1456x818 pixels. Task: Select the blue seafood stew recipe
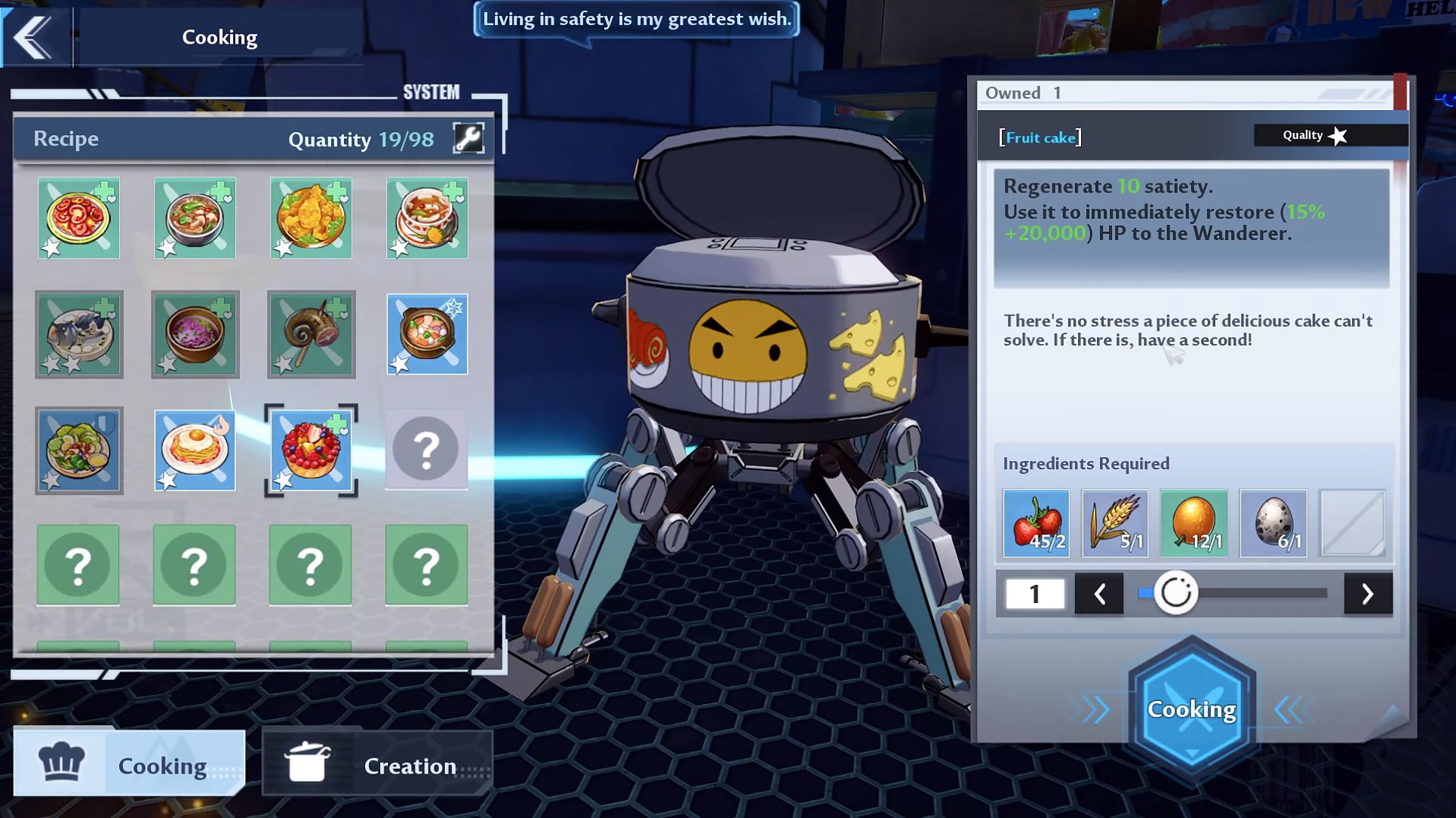[427, 334]
